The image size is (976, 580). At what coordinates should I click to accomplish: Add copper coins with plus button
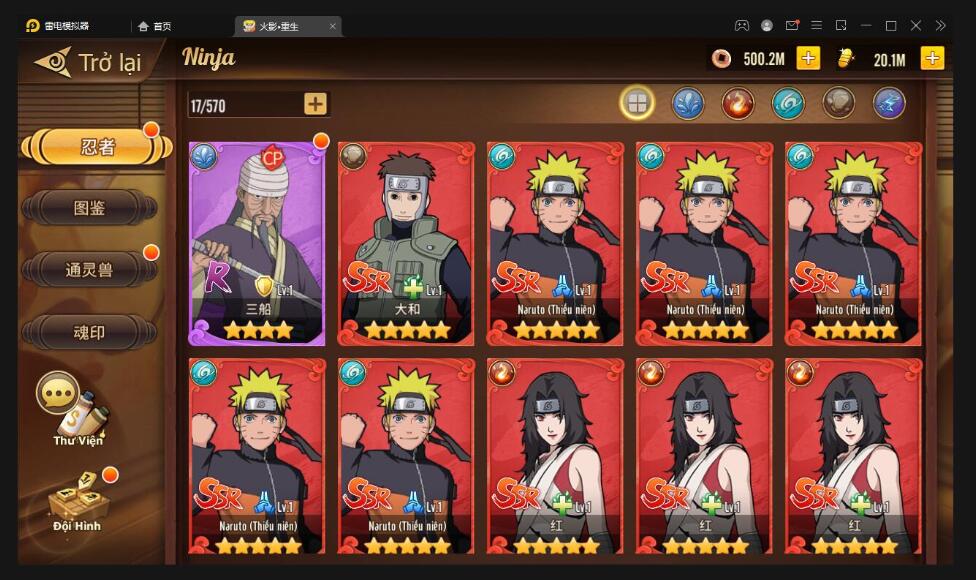tap(808, 58)
